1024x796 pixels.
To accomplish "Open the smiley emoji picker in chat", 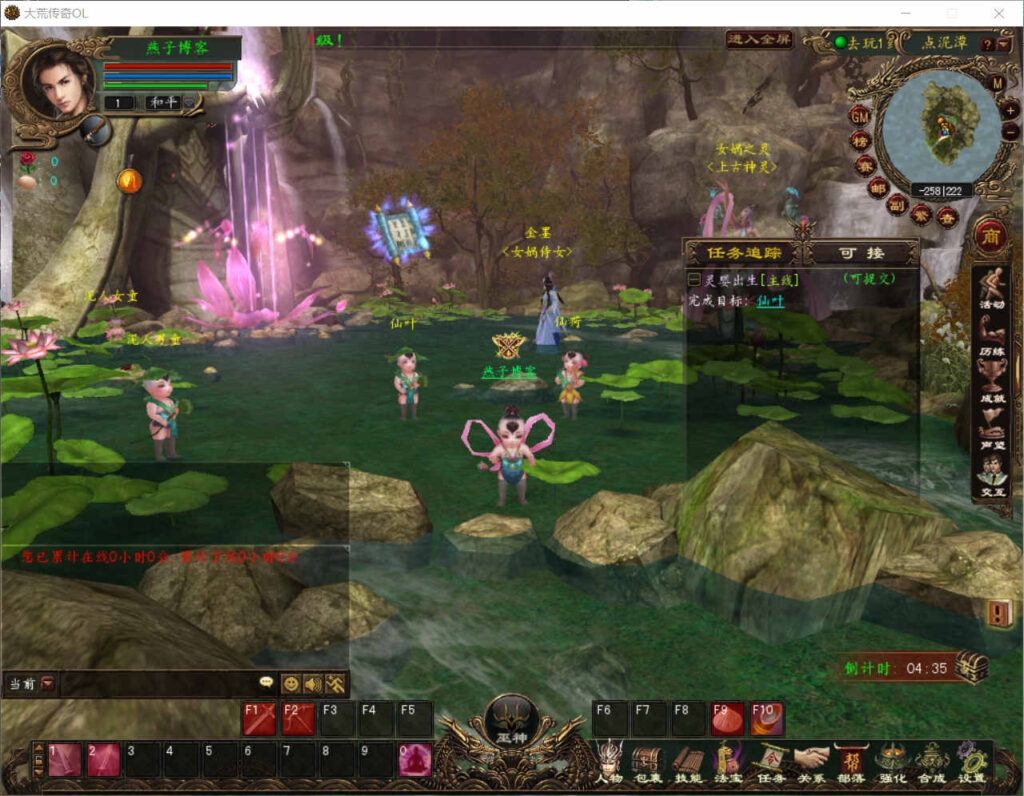I will (x=291, y=684).
